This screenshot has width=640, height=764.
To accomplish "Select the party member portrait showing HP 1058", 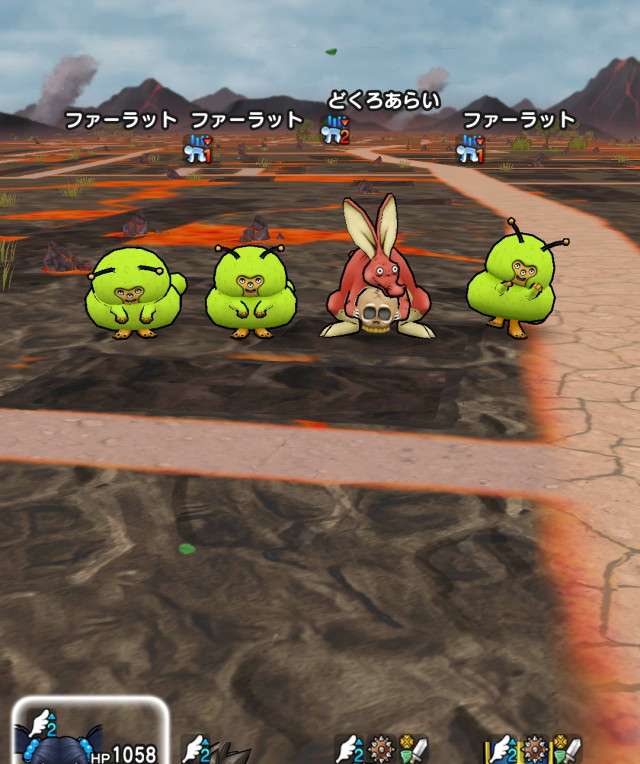I will pyautogui.click(x=88, y=735).
